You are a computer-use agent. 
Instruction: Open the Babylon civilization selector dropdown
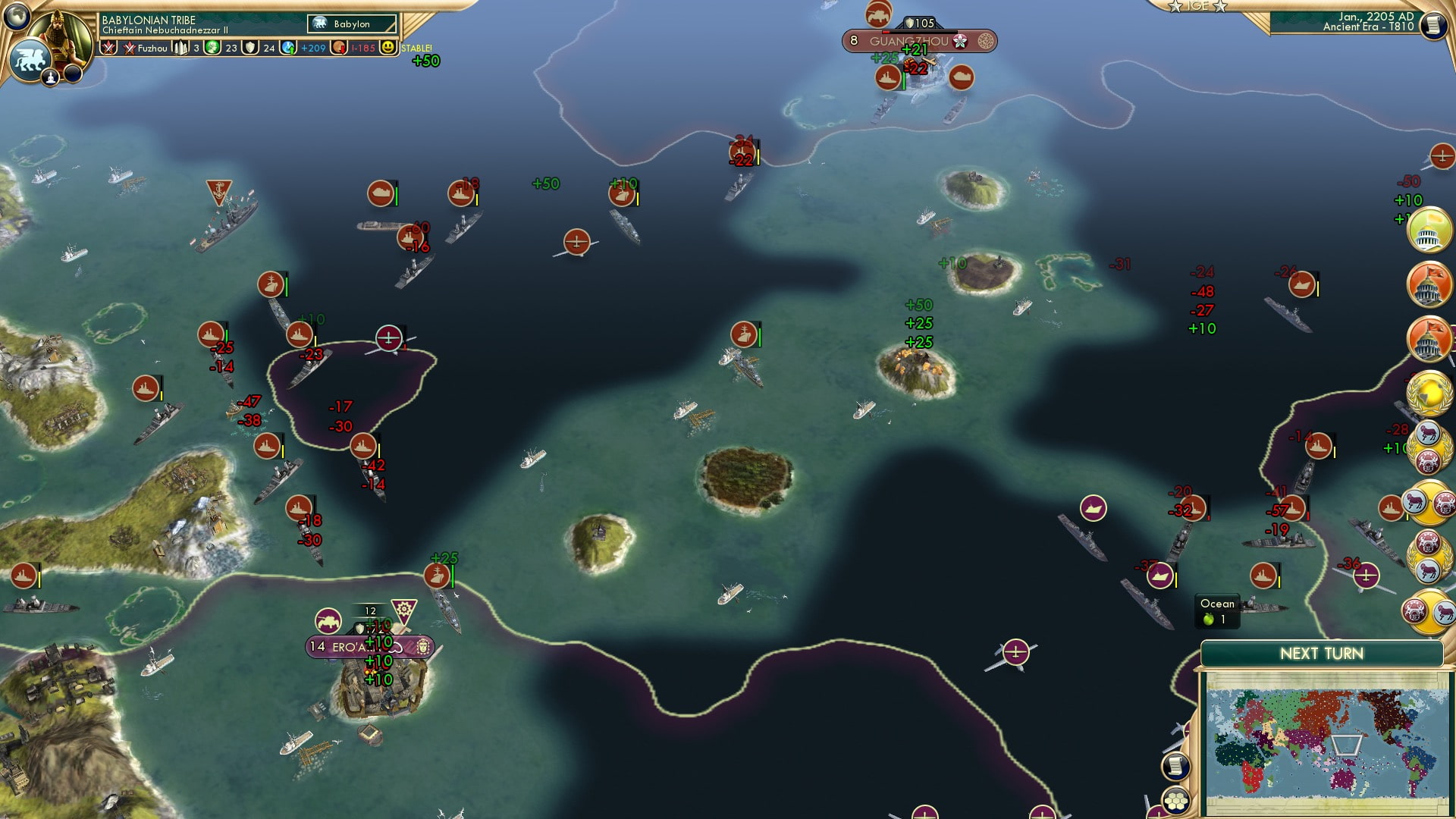click(352, 24)
